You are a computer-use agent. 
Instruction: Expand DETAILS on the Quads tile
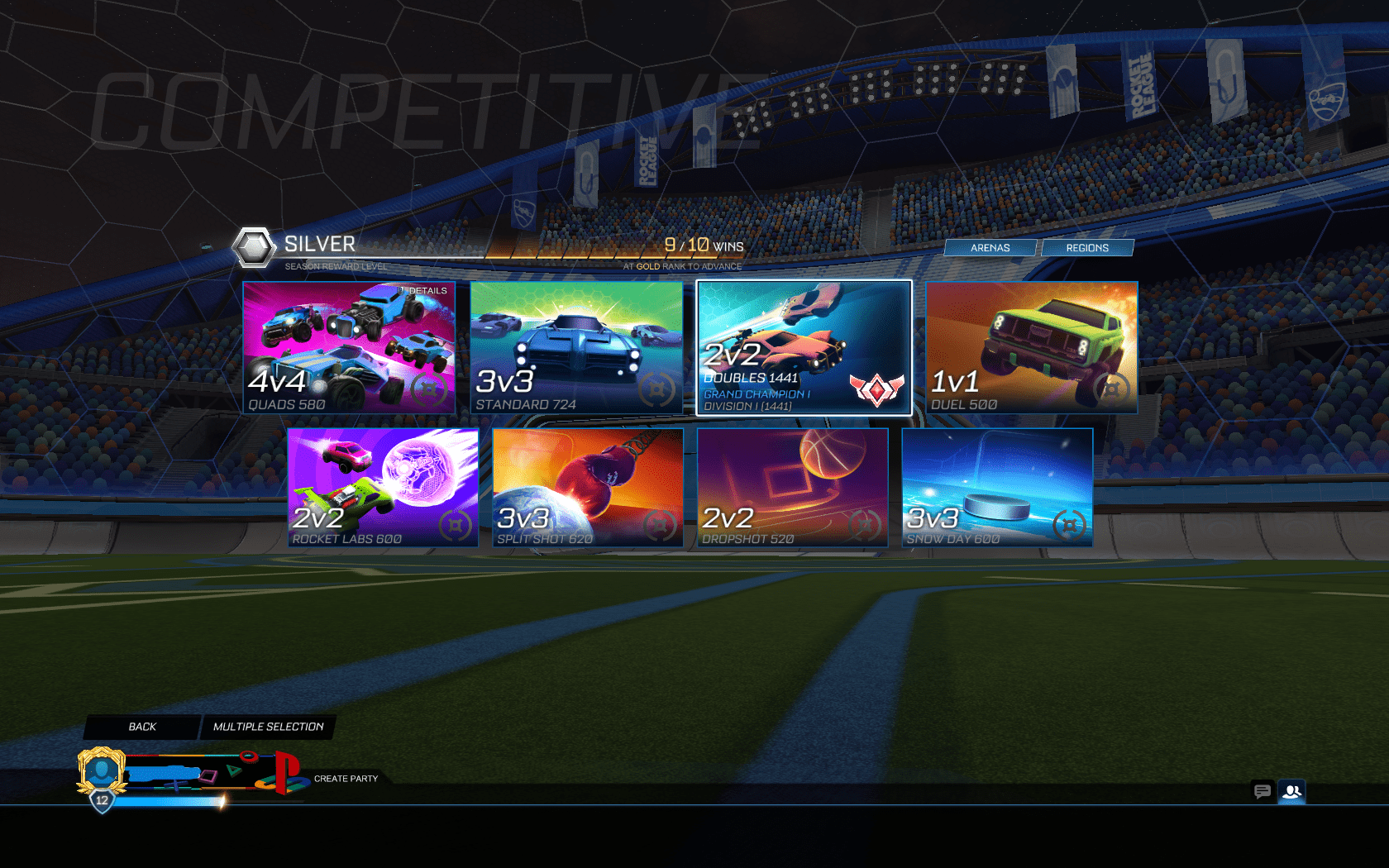coord(423,291)
